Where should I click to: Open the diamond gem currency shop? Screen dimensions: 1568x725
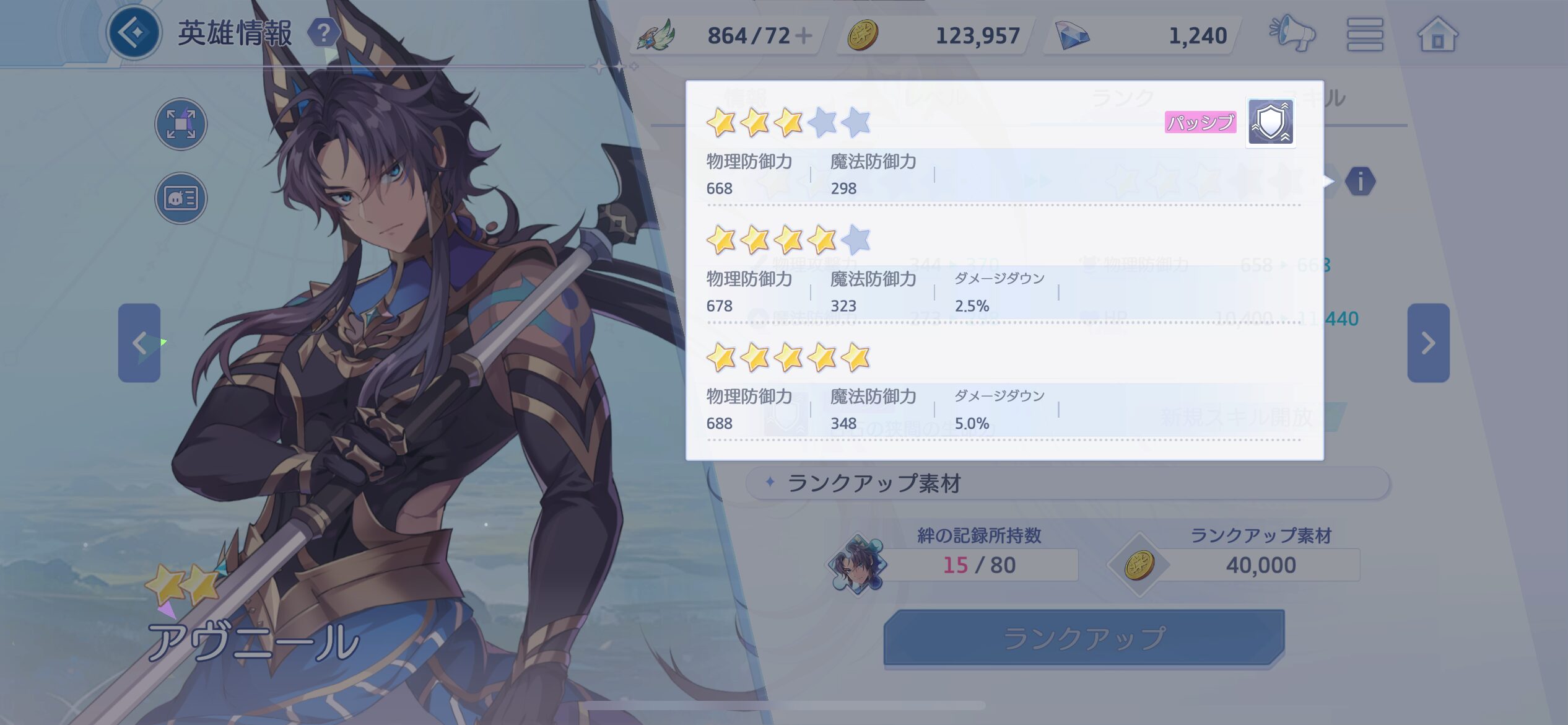click(1073, 35)
